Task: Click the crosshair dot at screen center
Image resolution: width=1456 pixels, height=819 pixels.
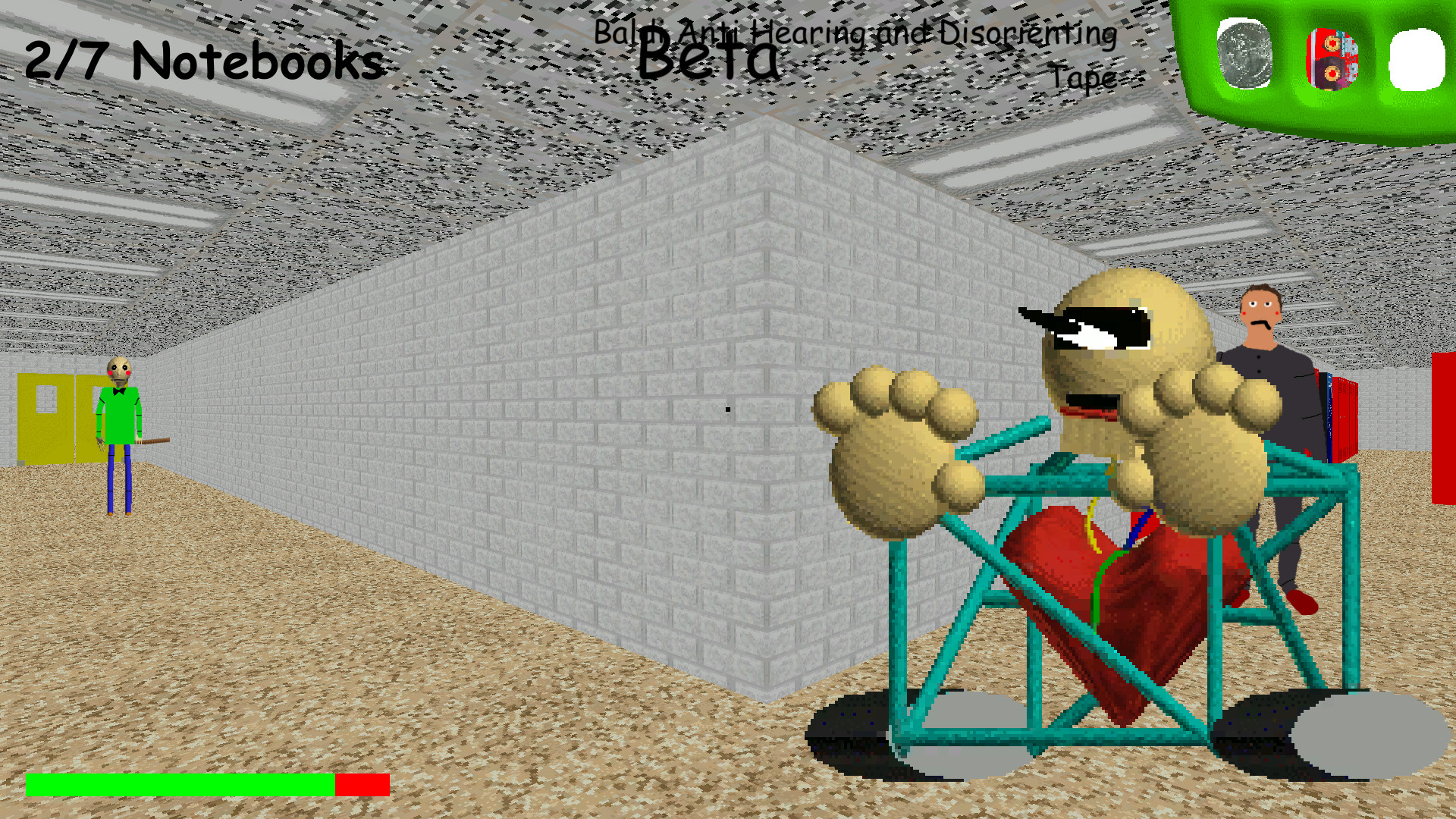Action: 726,408
